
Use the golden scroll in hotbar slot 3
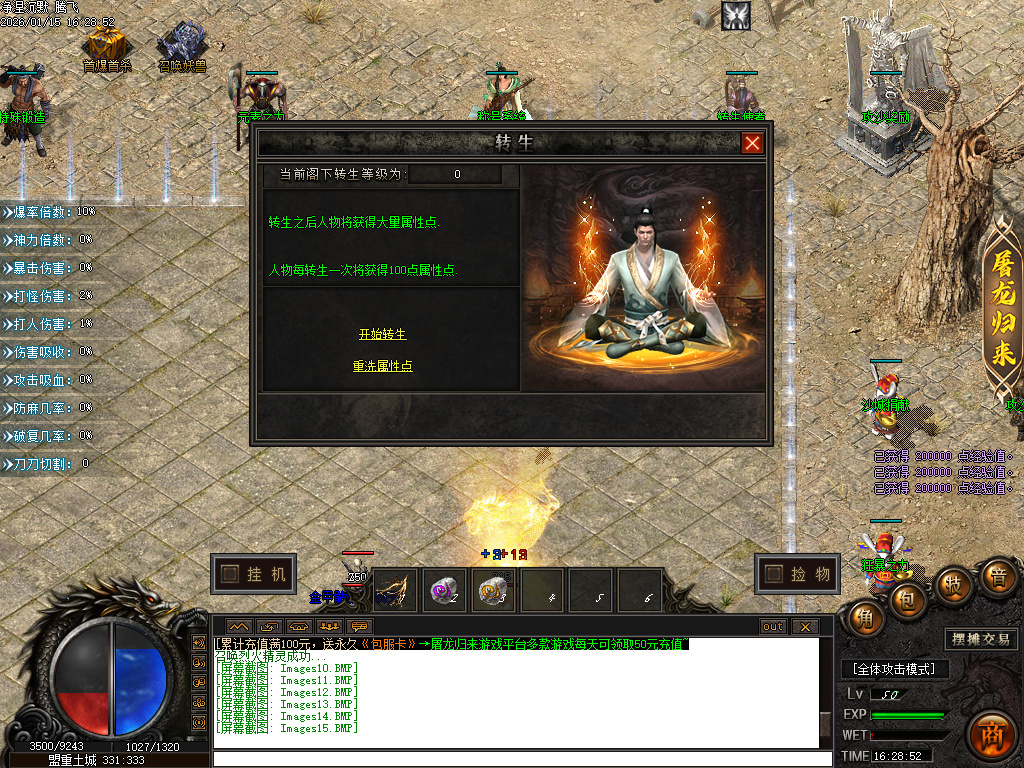tap(493, 592)
